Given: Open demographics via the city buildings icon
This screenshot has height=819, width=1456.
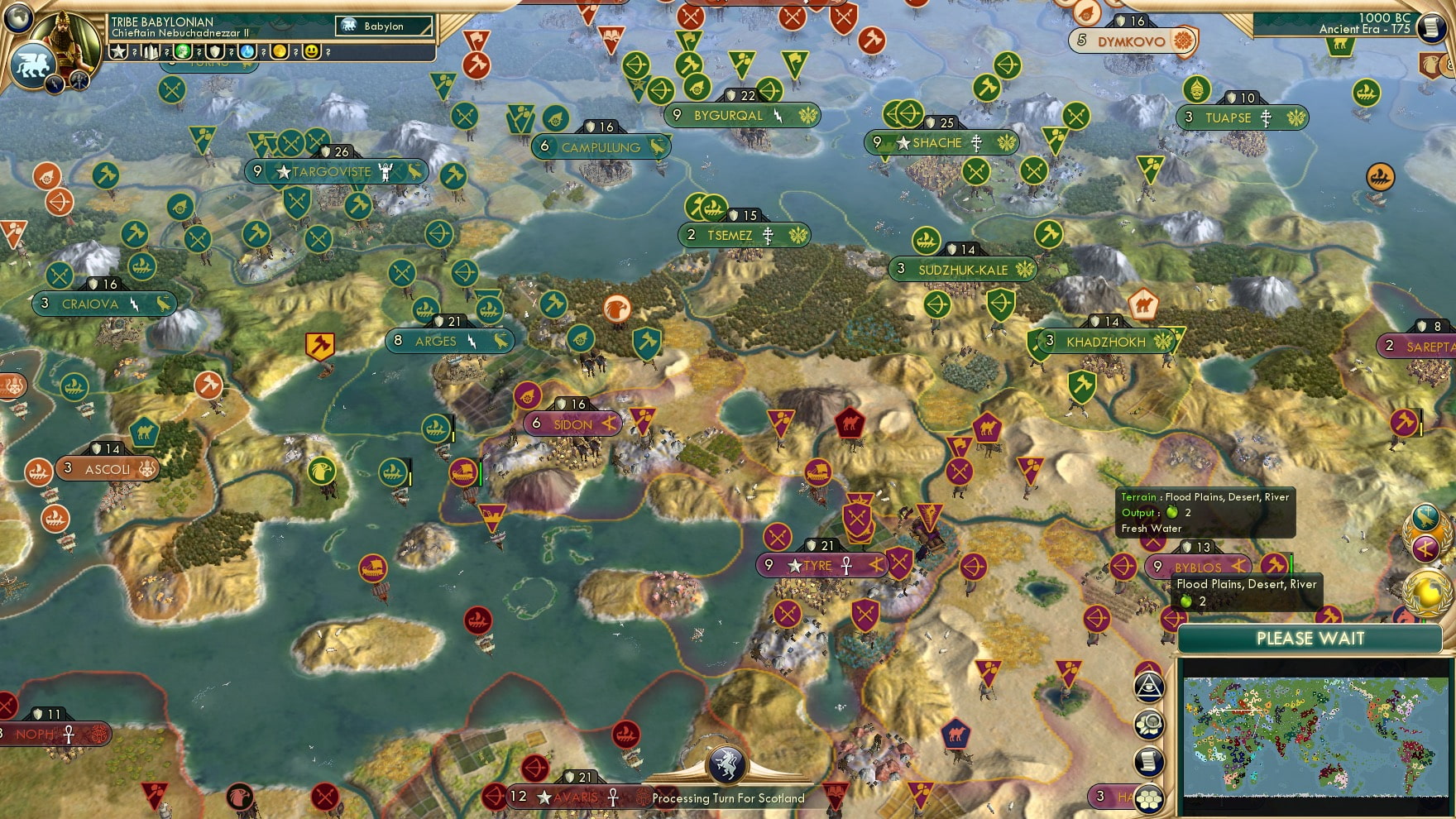Looking at the screenshot, I should [151, 52].
